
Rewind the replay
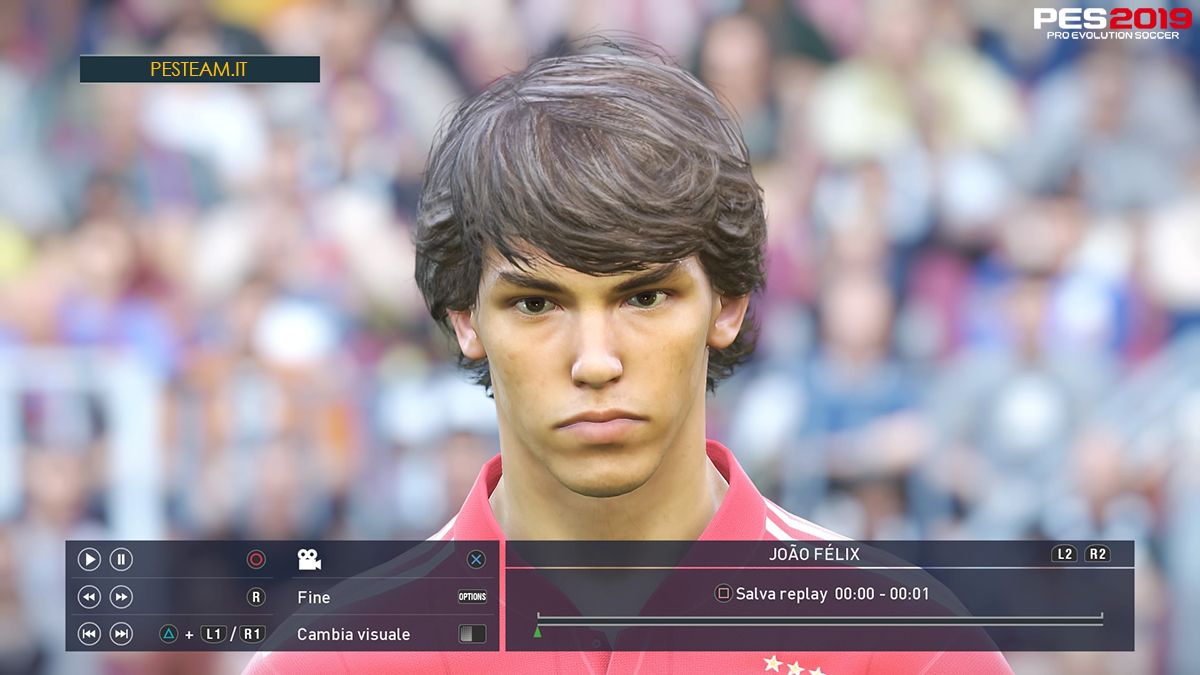click(x=89, y=597)
